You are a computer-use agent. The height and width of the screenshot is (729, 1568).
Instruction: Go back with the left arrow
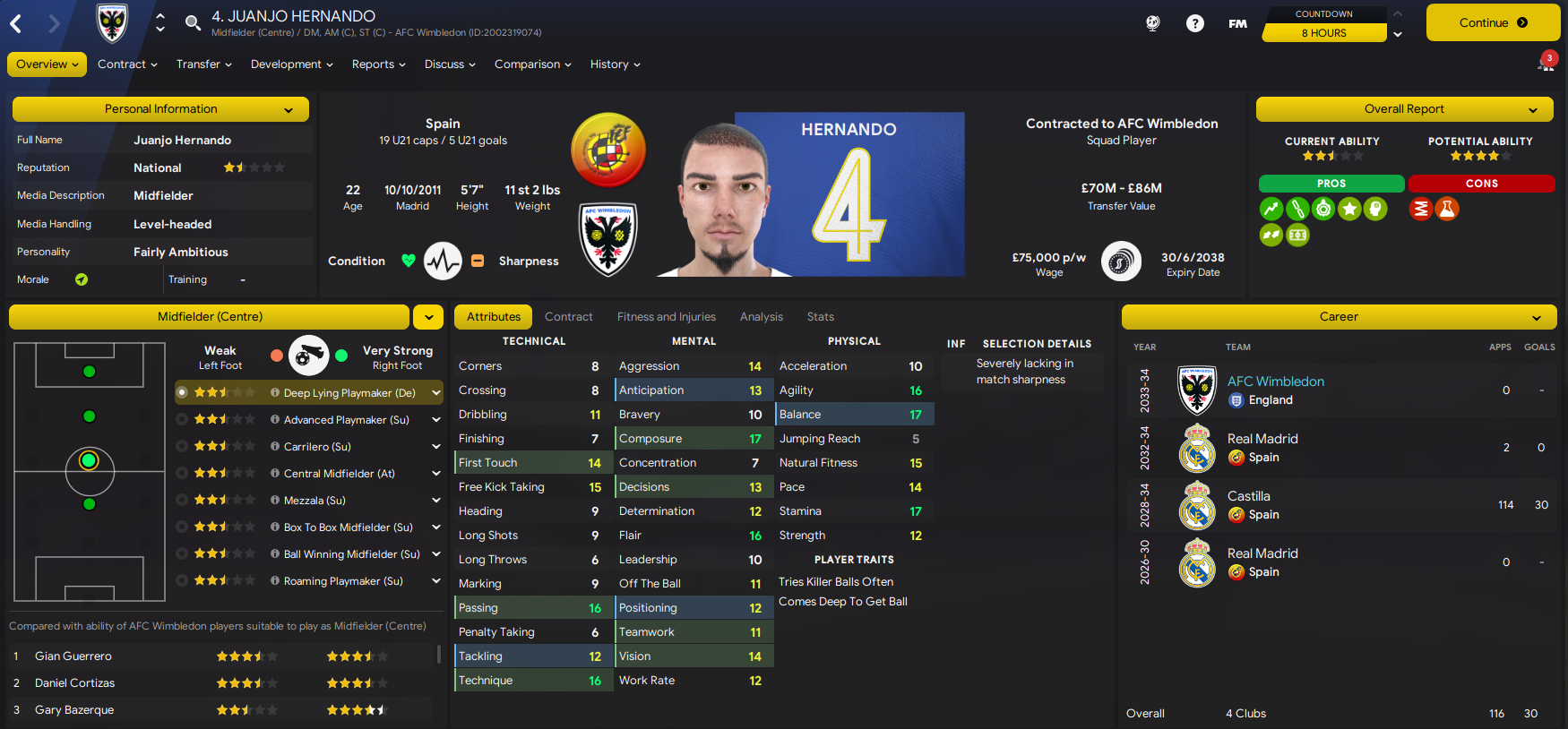16,24
